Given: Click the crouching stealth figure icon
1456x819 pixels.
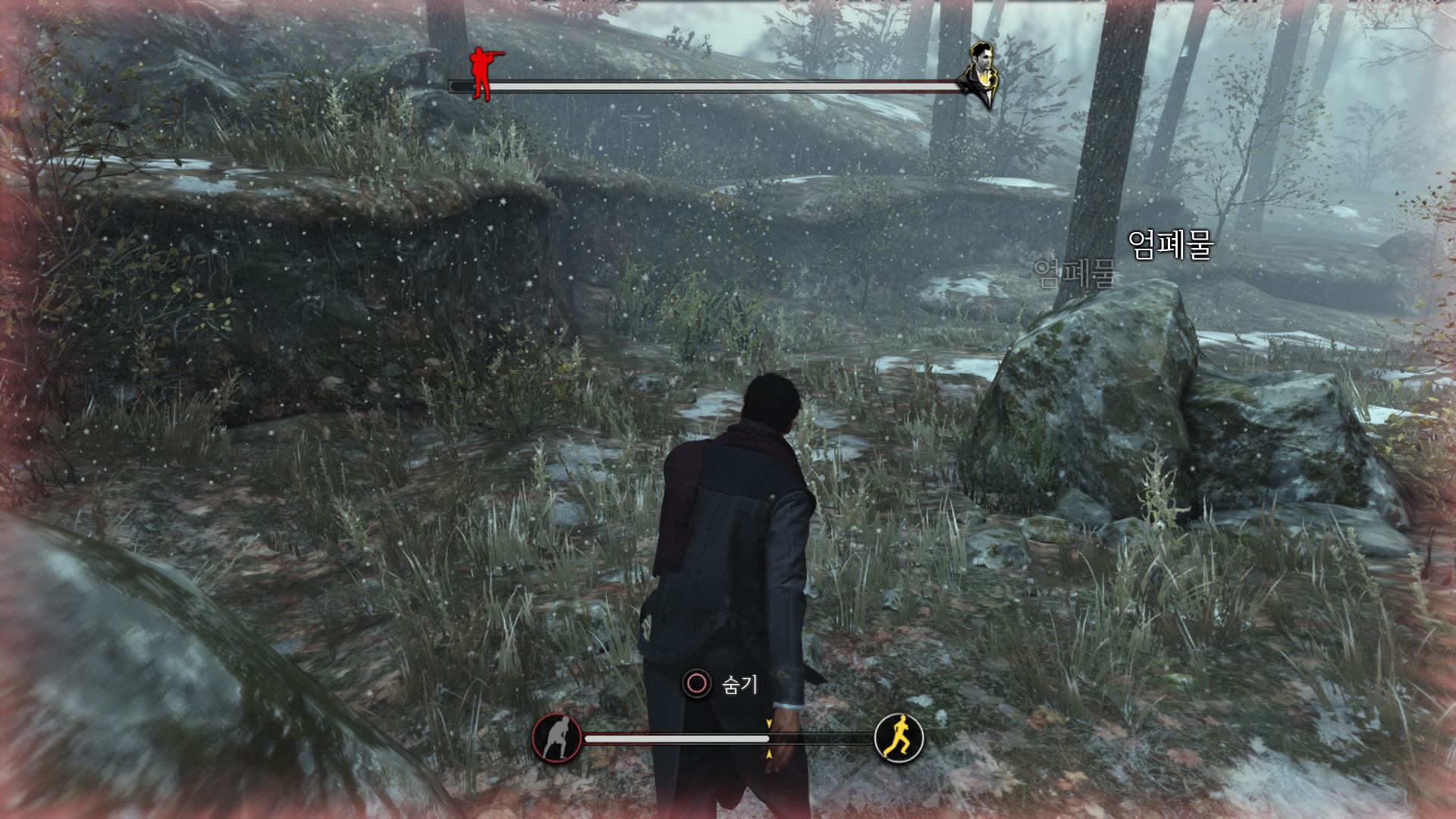Looking at the screenshot, I should tap(557, 737).
